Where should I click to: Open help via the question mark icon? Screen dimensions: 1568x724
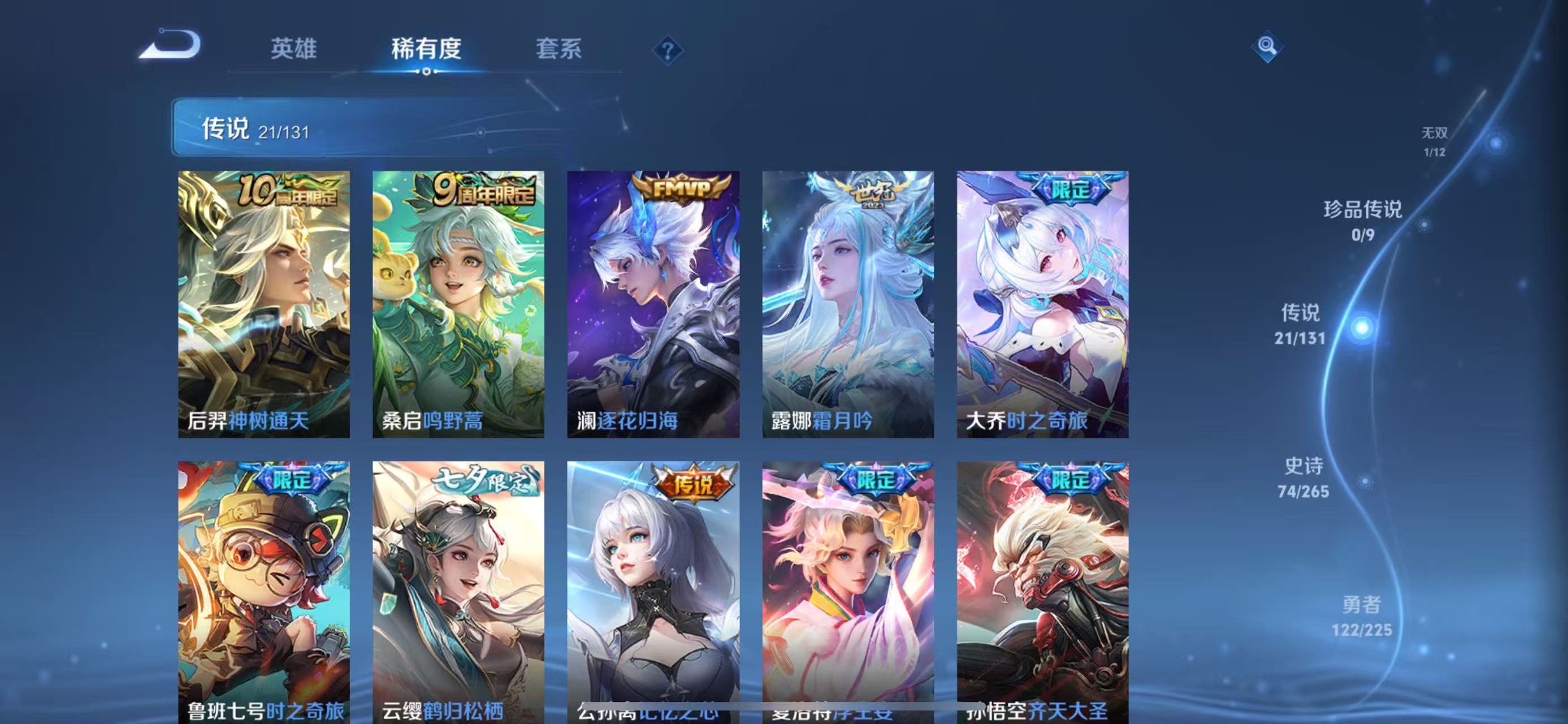669,52
